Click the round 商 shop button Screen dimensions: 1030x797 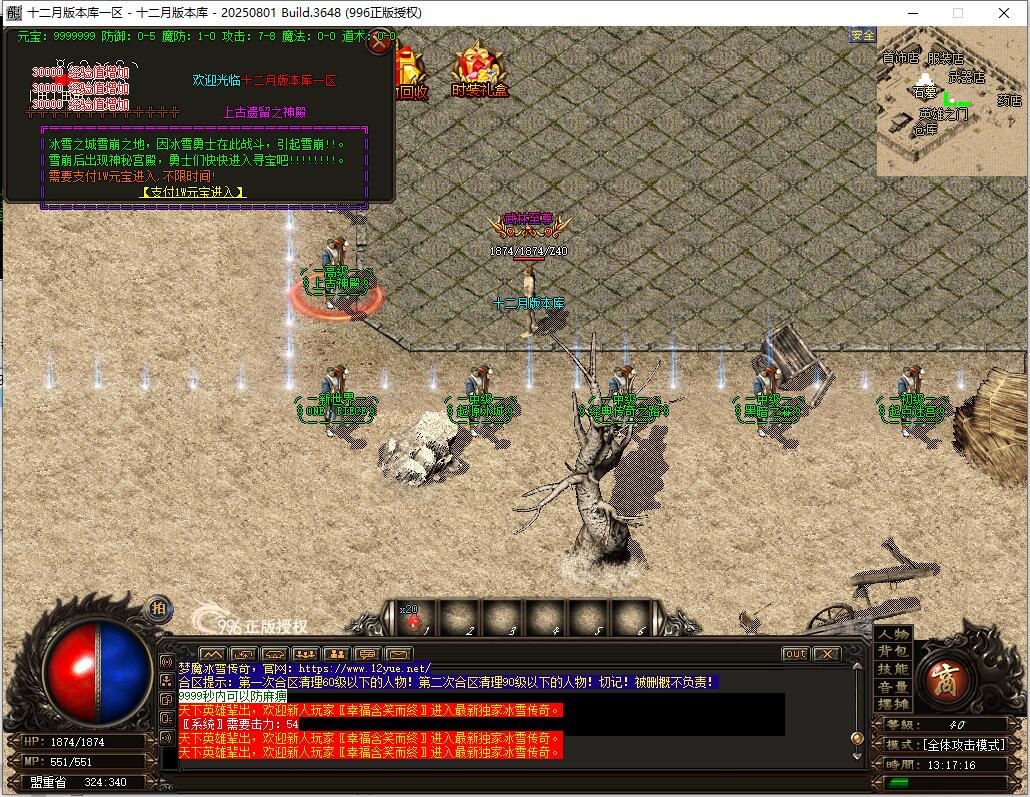tap(941, 679)
